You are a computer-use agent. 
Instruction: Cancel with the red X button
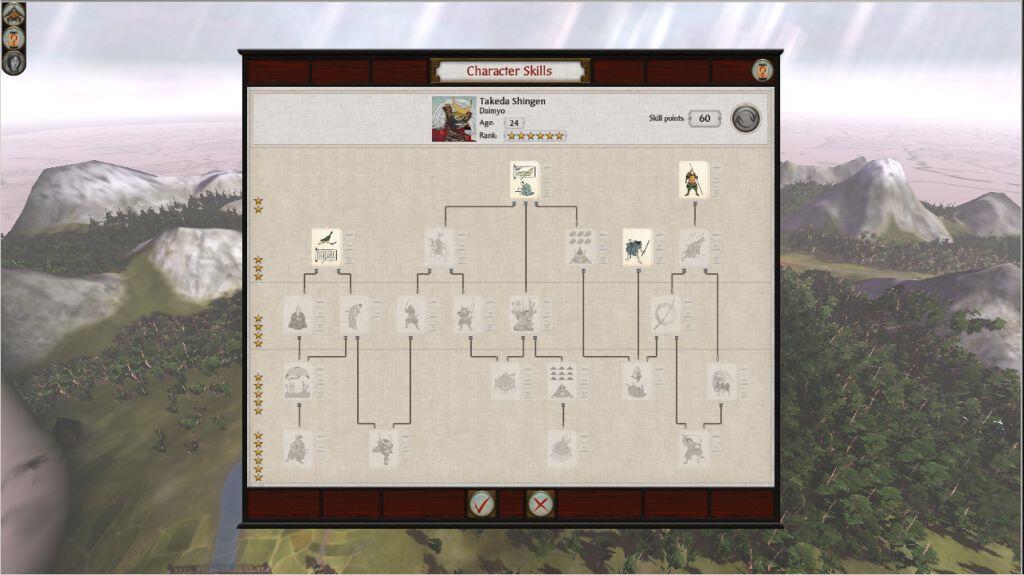pos(540,503)
